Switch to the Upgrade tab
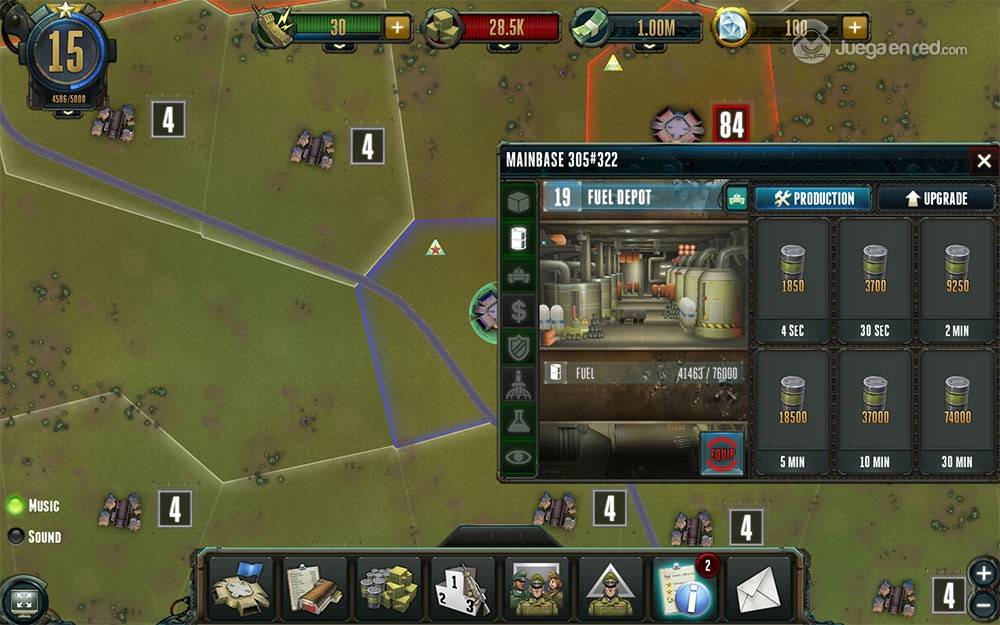This screenshot has width=1000, height=625. click(936, 198)
